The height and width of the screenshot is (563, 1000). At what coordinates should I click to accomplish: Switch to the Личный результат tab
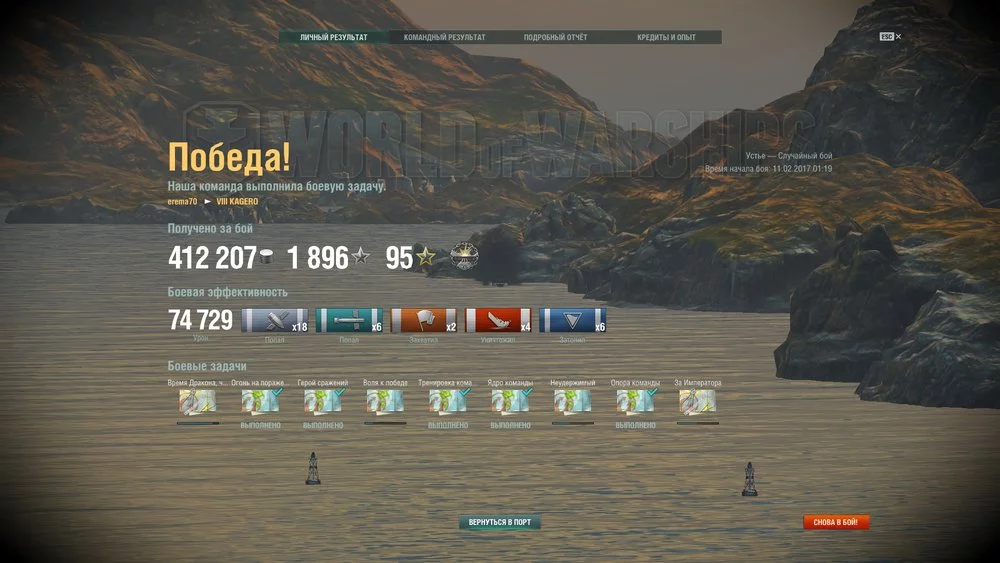pyautogui.click(x=334, y=38)
